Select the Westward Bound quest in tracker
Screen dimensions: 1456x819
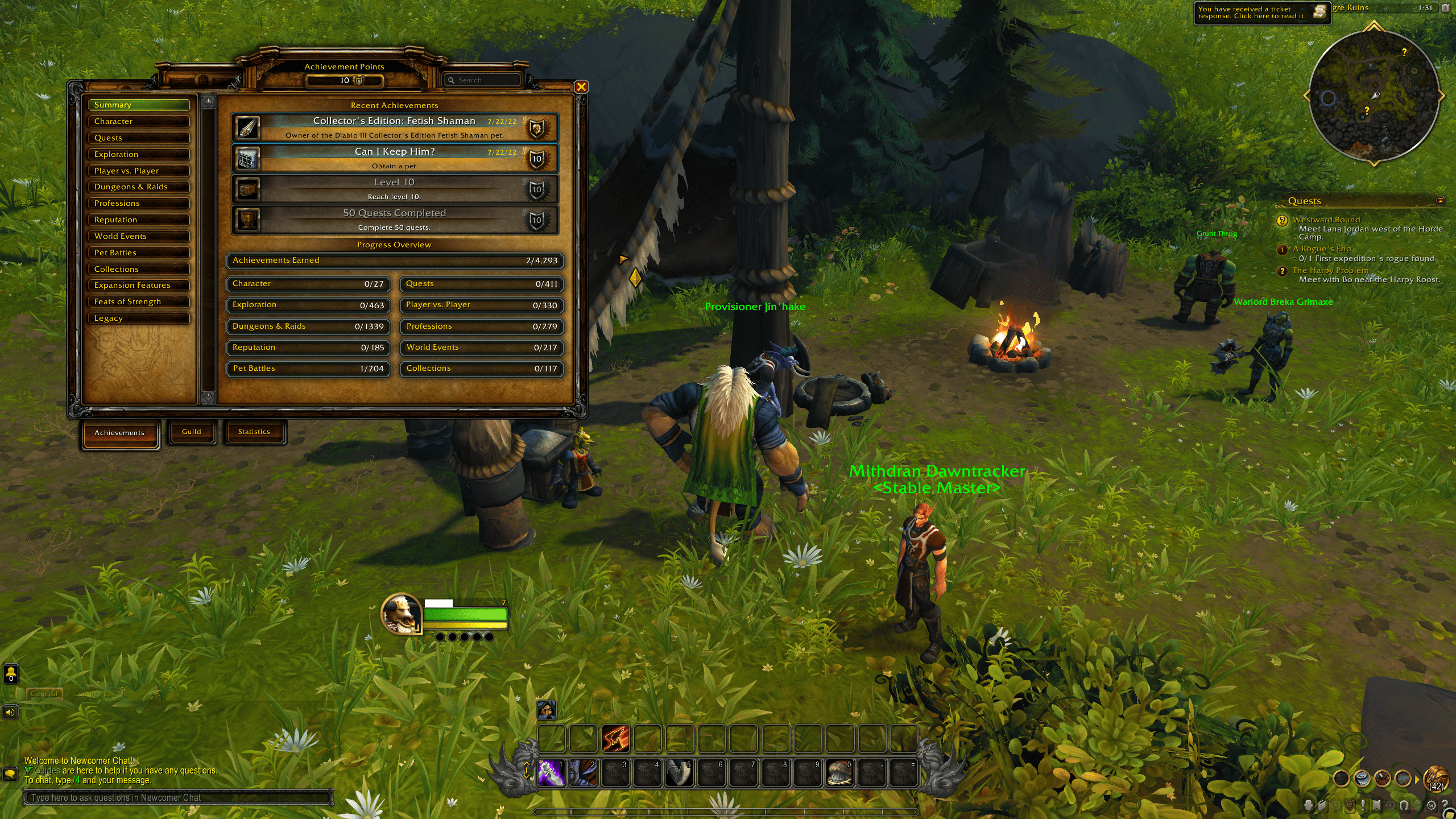[1326, 220]
